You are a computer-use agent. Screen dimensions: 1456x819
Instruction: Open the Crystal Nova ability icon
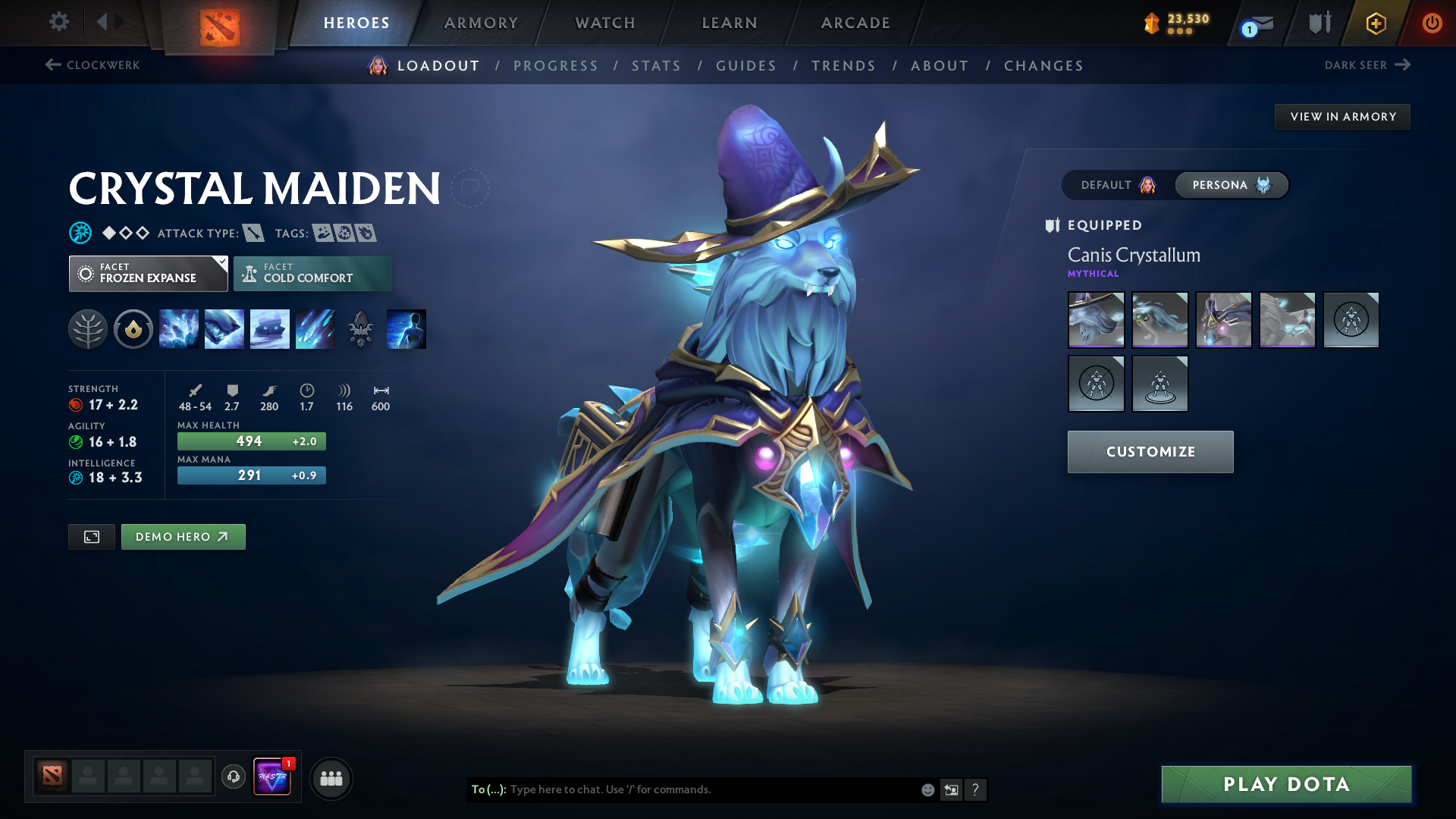(179, 328)
